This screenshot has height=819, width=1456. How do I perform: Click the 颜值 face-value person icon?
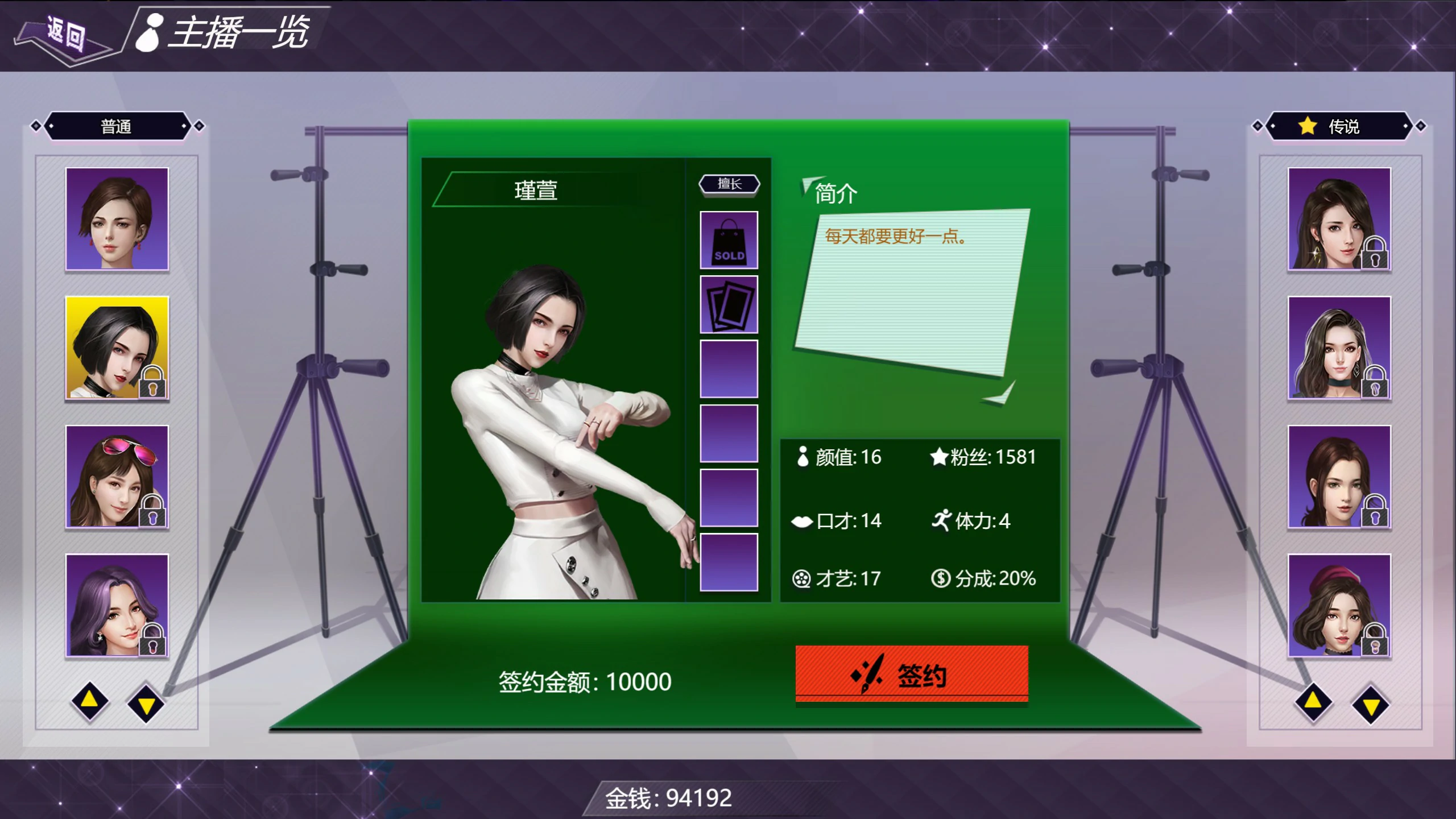tap(802, 456)
